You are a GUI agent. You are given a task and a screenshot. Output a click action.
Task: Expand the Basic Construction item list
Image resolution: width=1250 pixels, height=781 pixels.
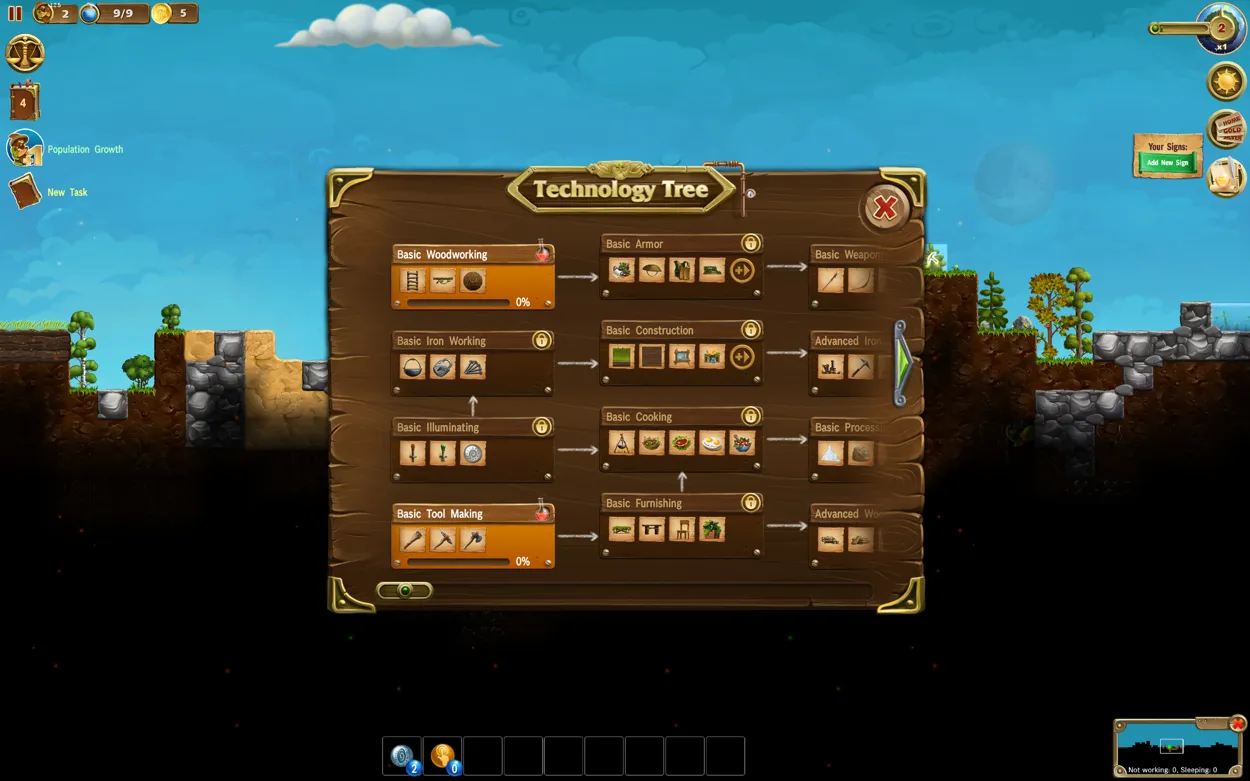742,356
